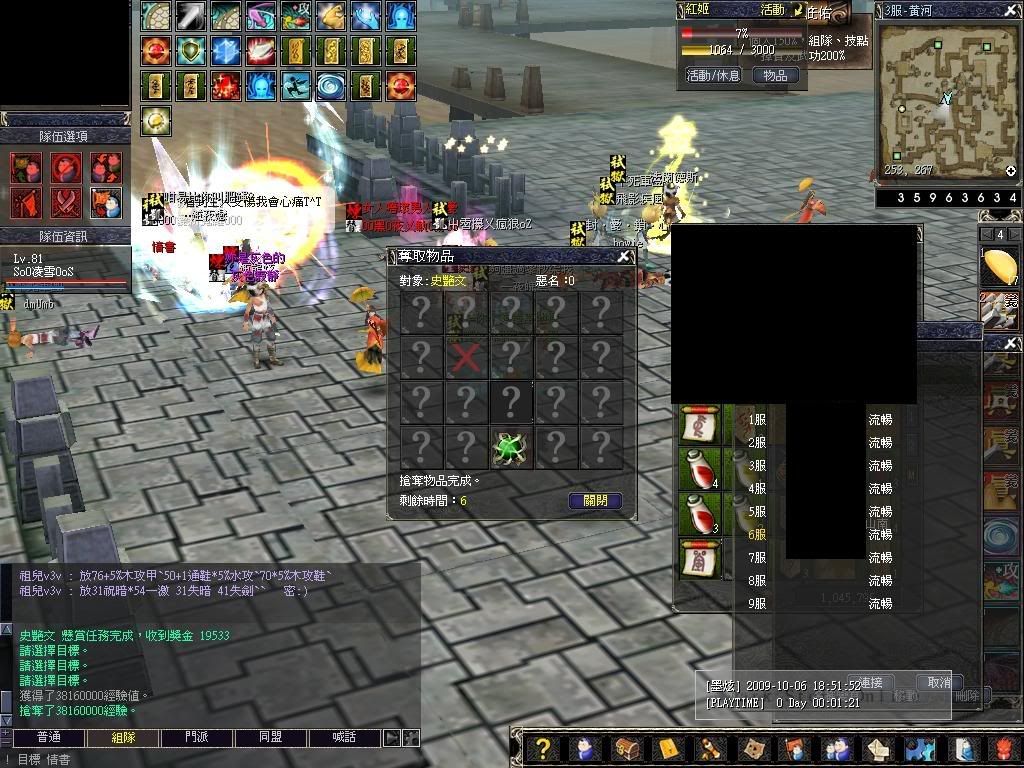Open the treasure chest icon in bottom toolbar
The height and width of the screenshot is (768, 1024).
pos(626,749)
